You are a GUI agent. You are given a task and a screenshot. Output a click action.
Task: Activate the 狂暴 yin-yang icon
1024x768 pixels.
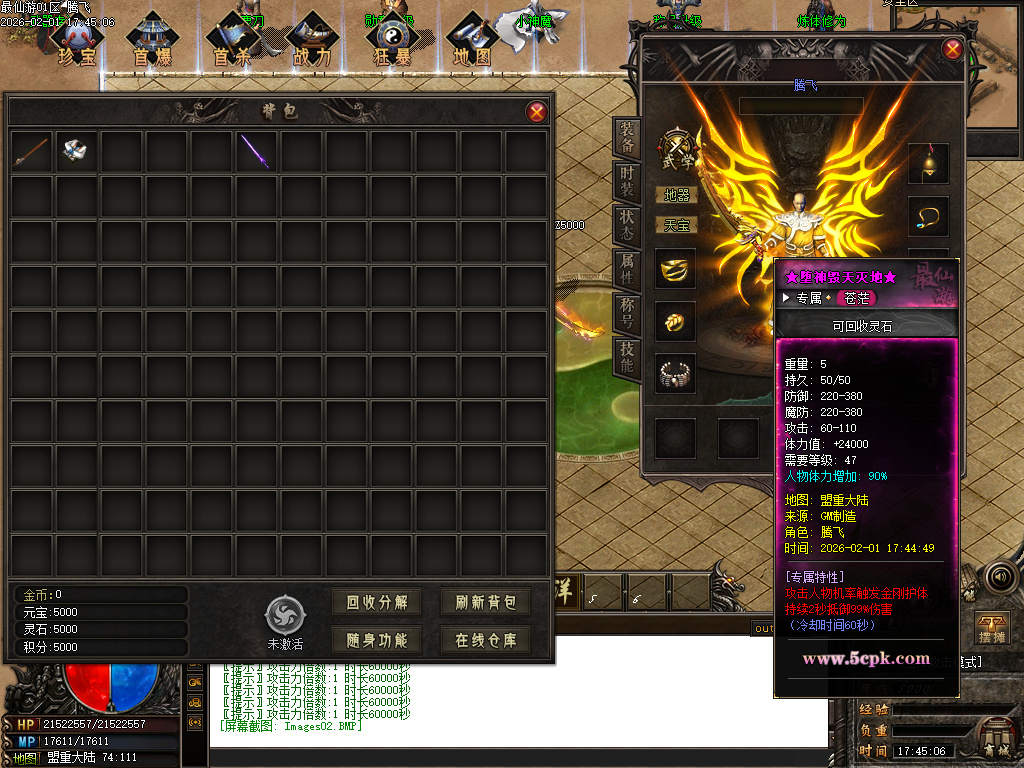pos(390,42)
